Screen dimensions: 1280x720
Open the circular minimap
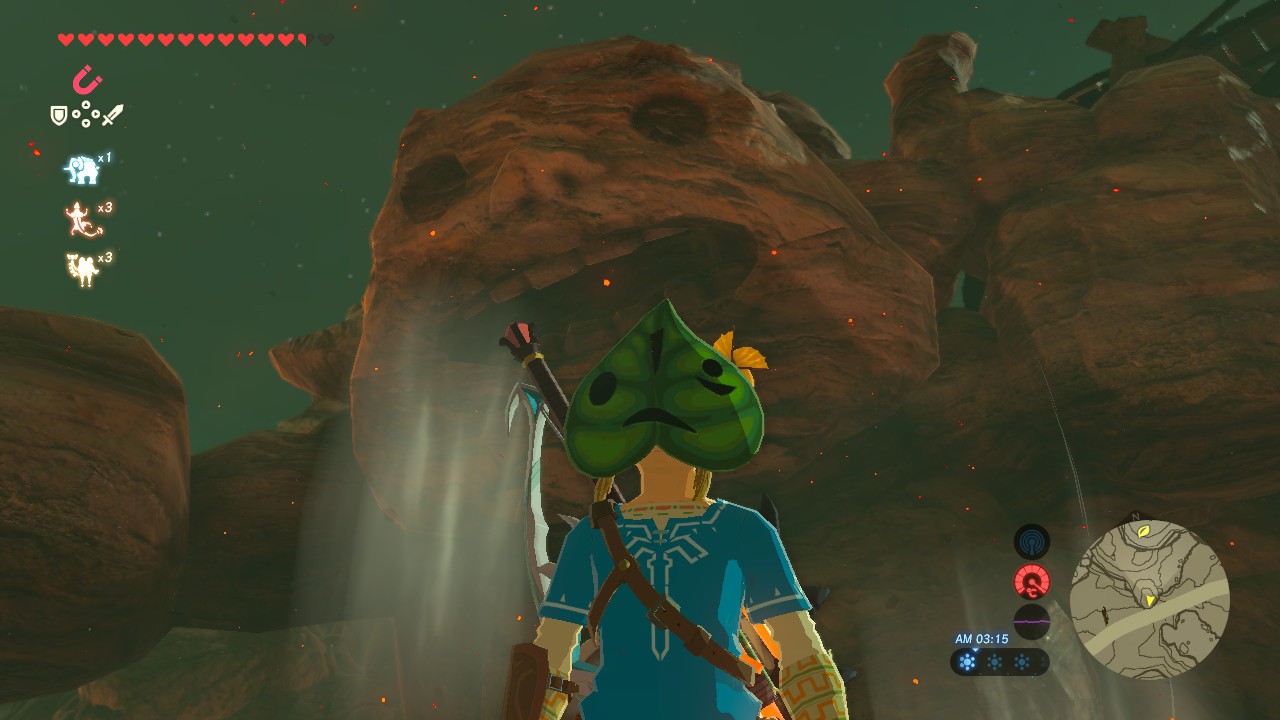coord(1149,600)
